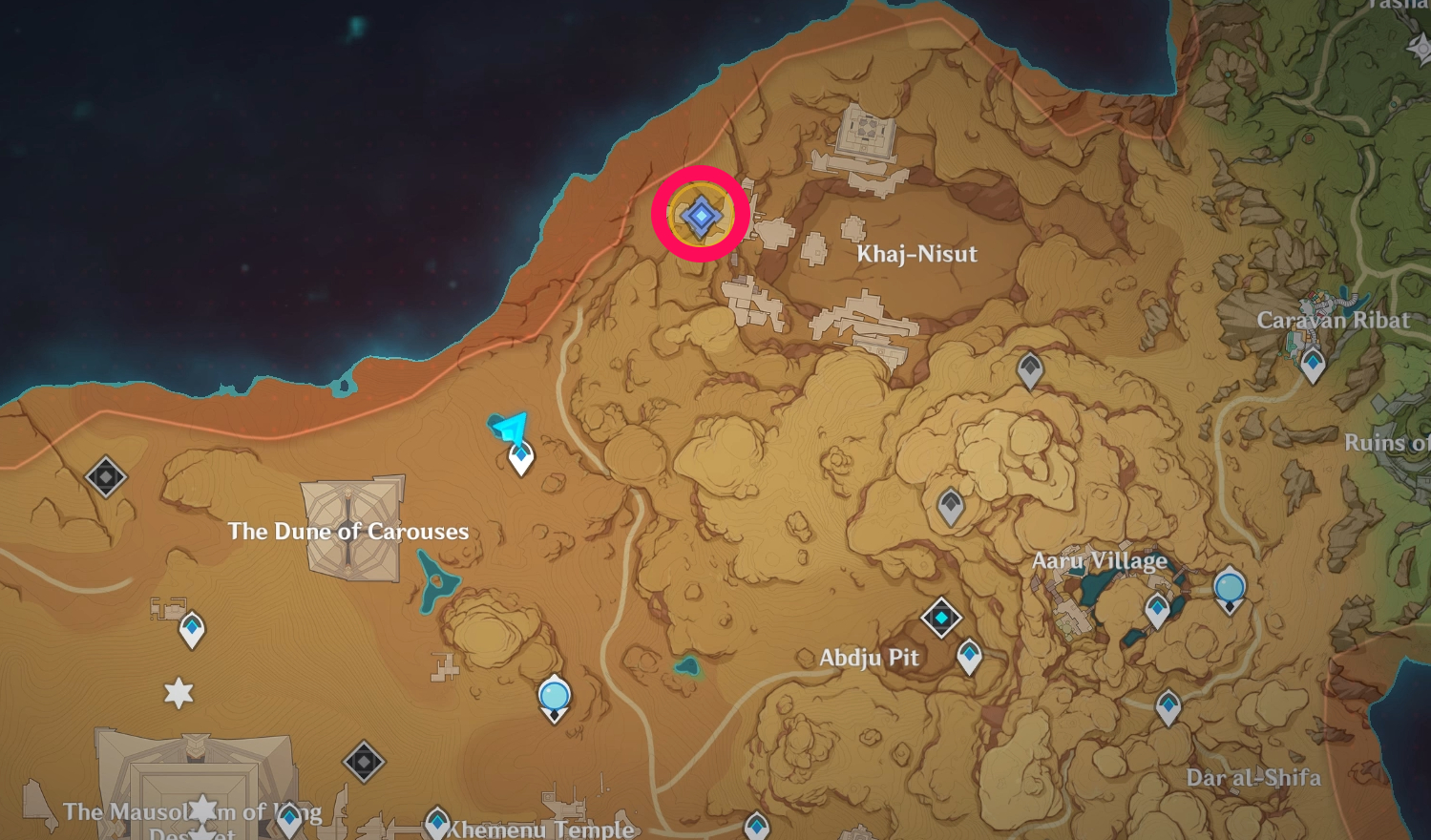1431x840 pixels.
Task: Select the Abdju Pit domain marker
Action: [941, 618]
